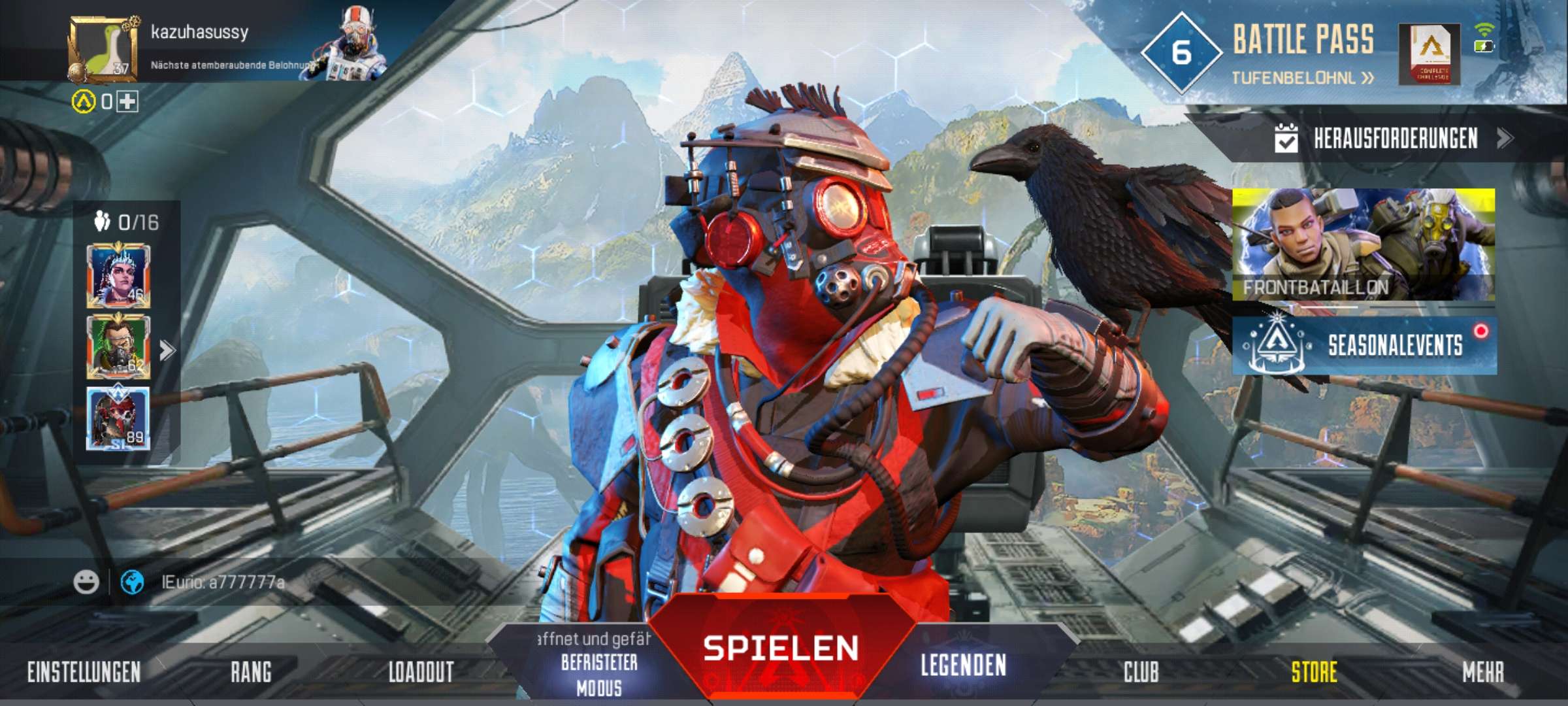Image resolution: width=1568 pixels, height=706 pixels.
Task: Open EINSTELLUNGEN settings menu
Action: [x=84, y=672]
